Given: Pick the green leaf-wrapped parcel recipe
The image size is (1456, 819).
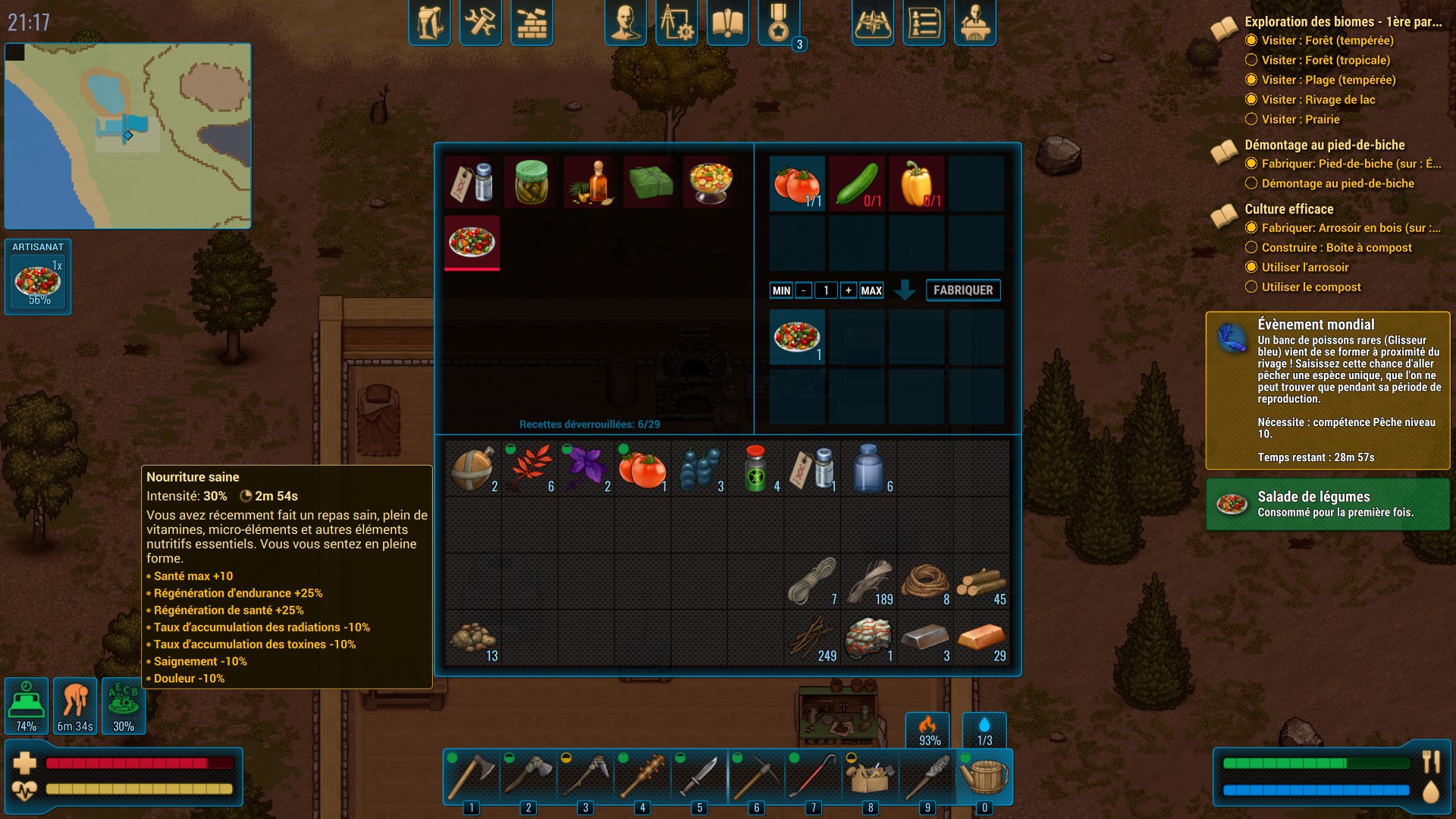Looking at the screenshot, I should pos(651,183).
